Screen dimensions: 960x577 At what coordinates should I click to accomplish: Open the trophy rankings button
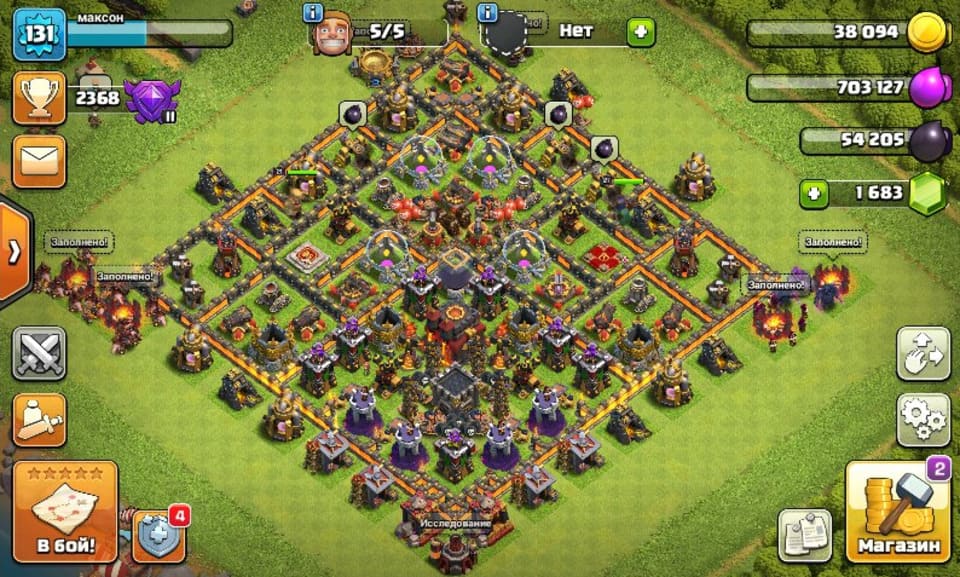tap(39, 97)
